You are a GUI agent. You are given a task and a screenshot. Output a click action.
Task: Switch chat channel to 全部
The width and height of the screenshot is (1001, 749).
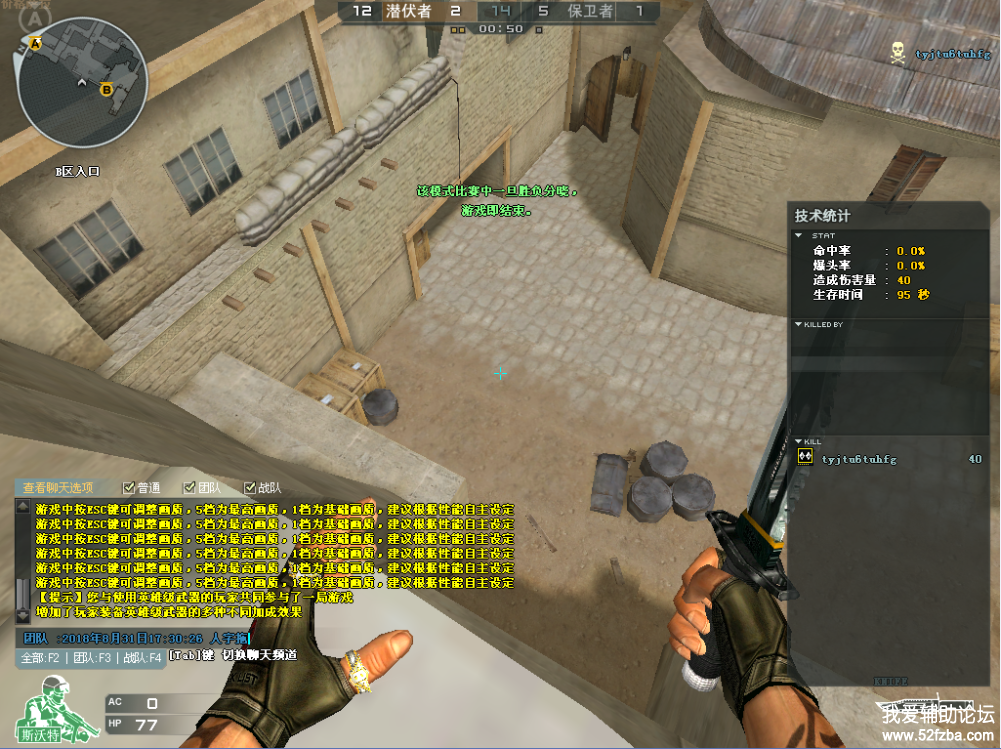click(x=41, y=658)
